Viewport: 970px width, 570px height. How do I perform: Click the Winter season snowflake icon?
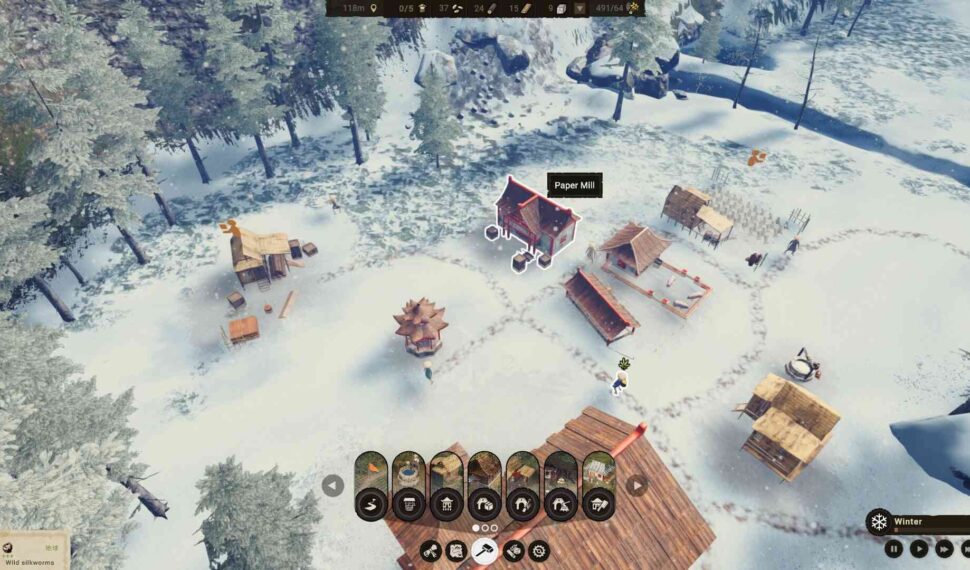879,522
